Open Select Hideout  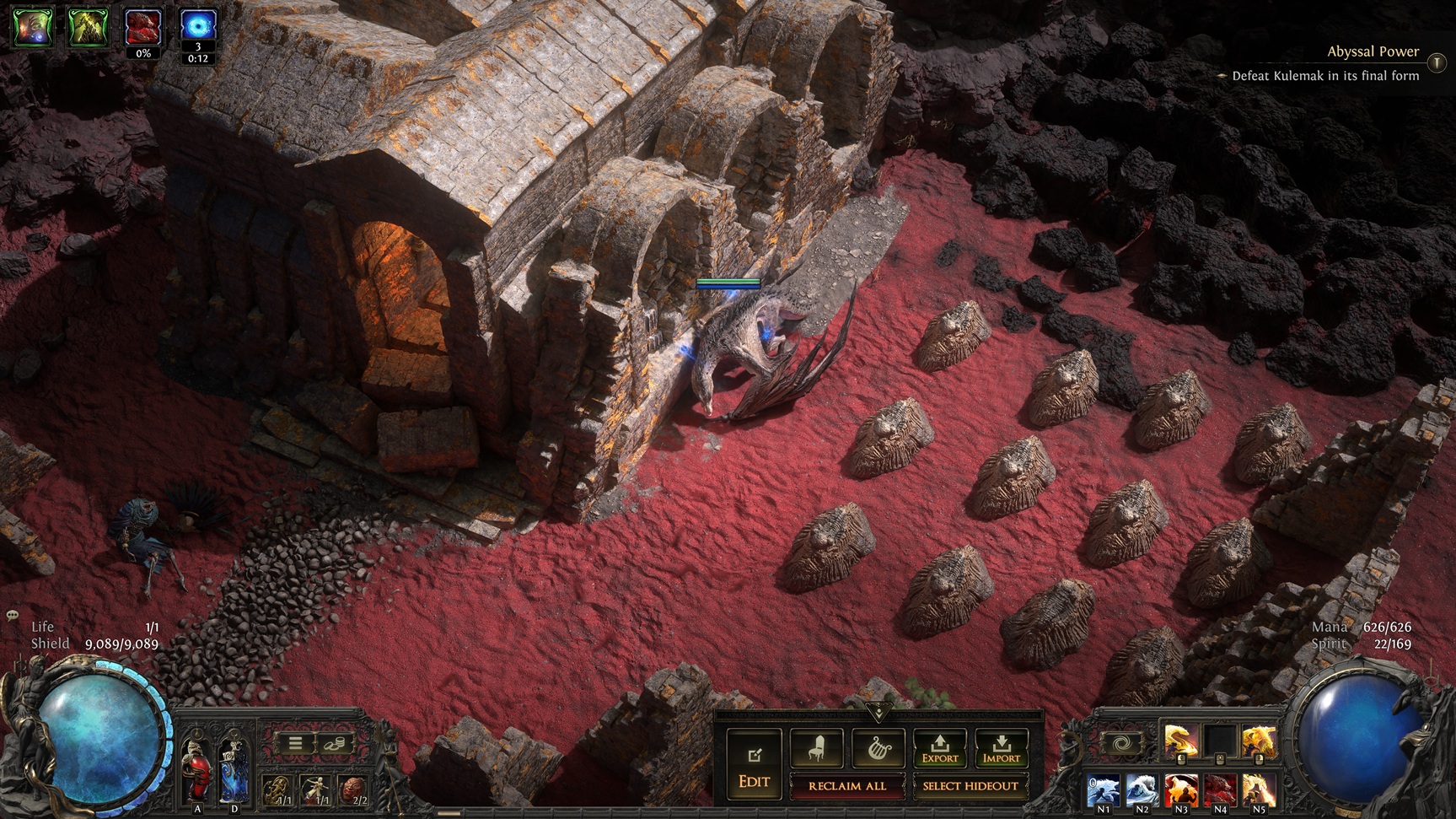pyautogui.click(x=970, y=786)
